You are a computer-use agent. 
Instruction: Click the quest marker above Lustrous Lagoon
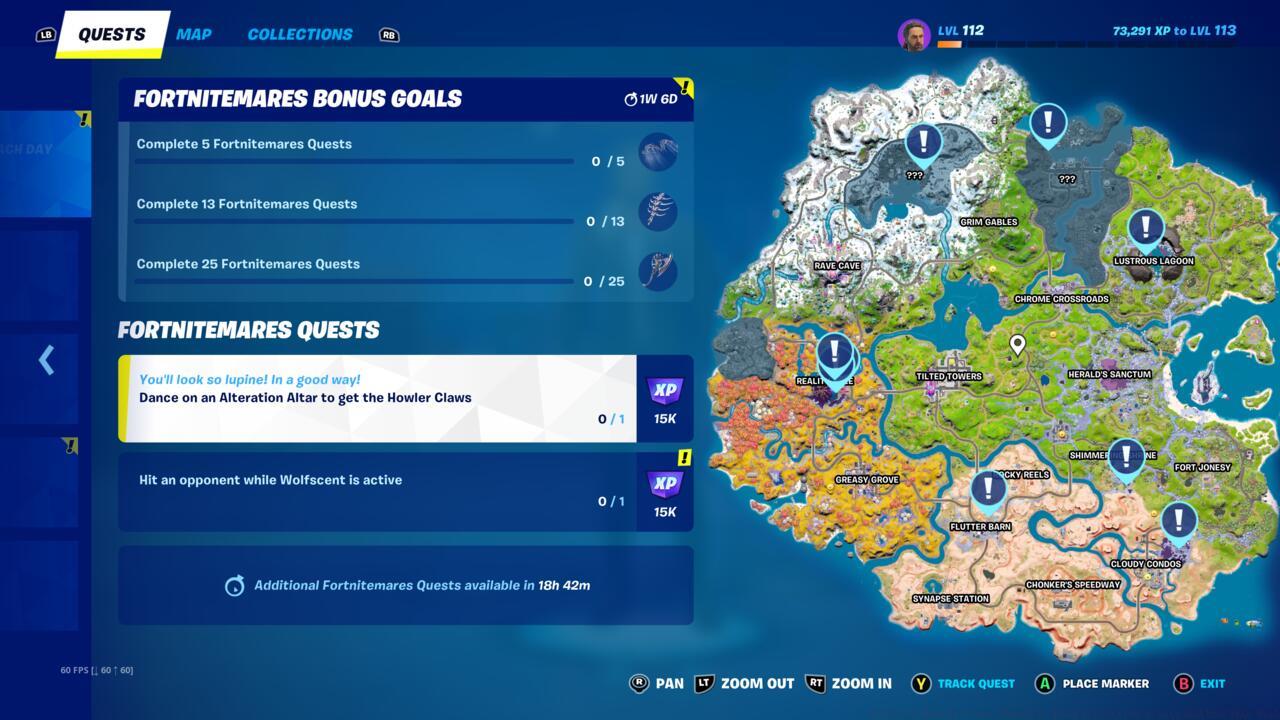point(1146,228)
